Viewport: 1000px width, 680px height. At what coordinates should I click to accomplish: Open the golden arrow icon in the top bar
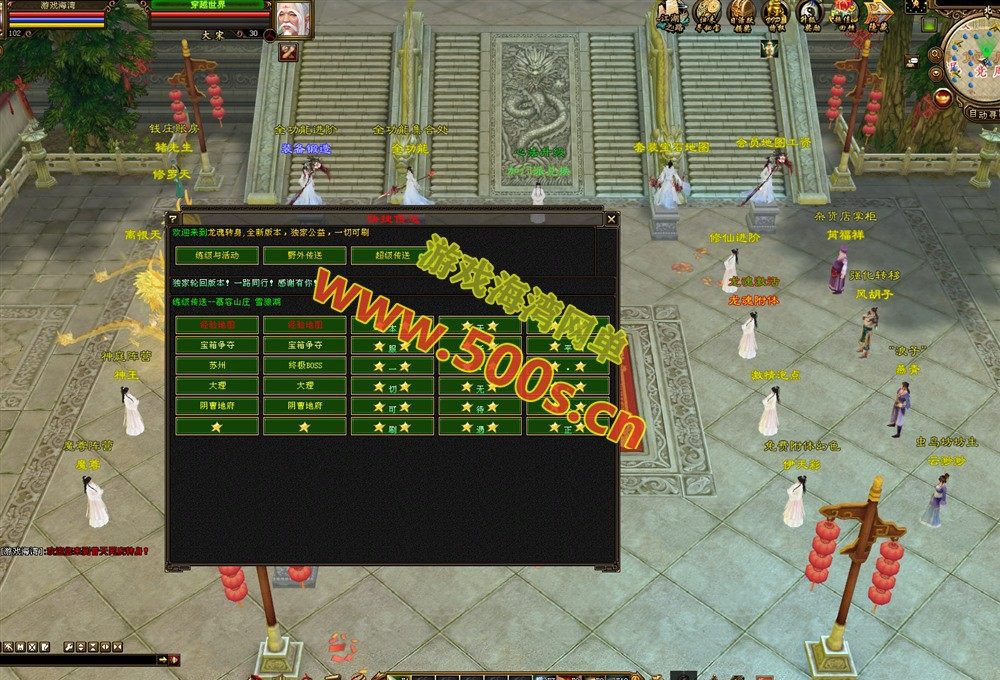(x=877, y=14)
